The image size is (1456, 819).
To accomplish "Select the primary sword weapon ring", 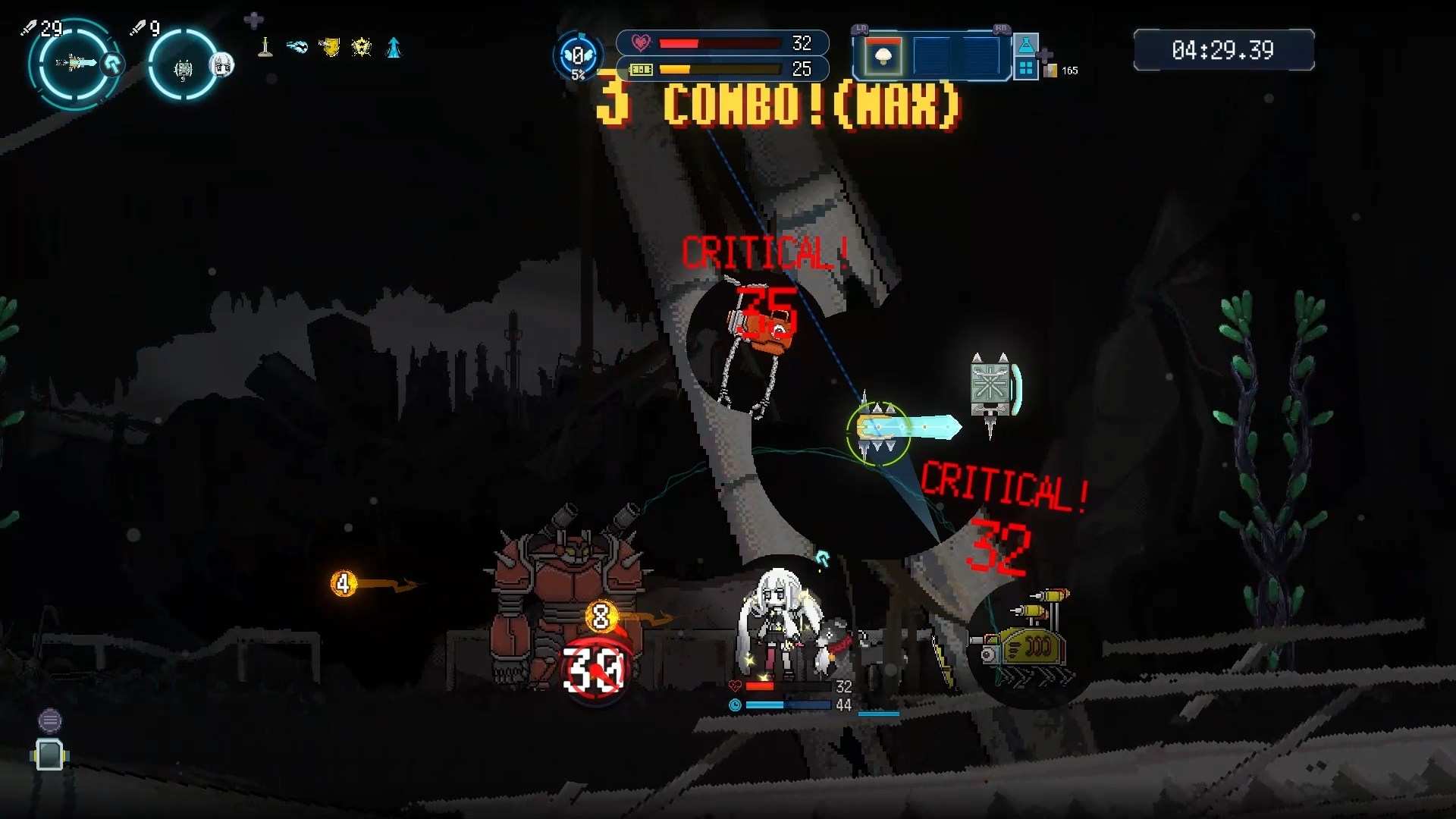I will (74, 65).
